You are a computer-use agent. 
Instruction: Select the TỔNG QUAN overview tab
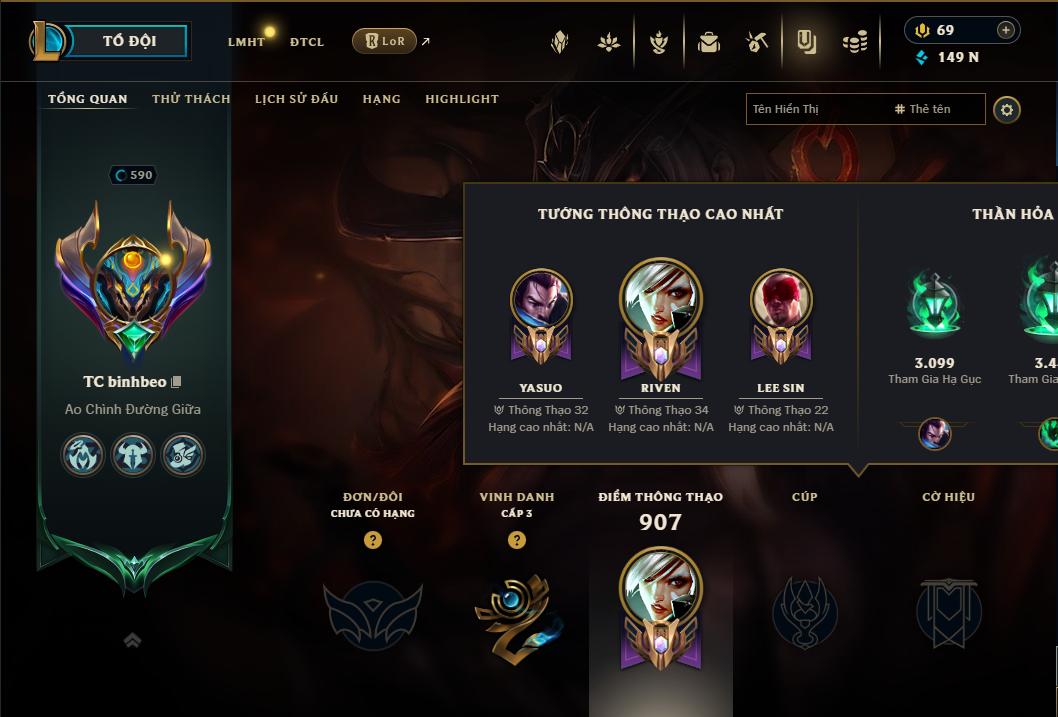[x=88, y=99]
